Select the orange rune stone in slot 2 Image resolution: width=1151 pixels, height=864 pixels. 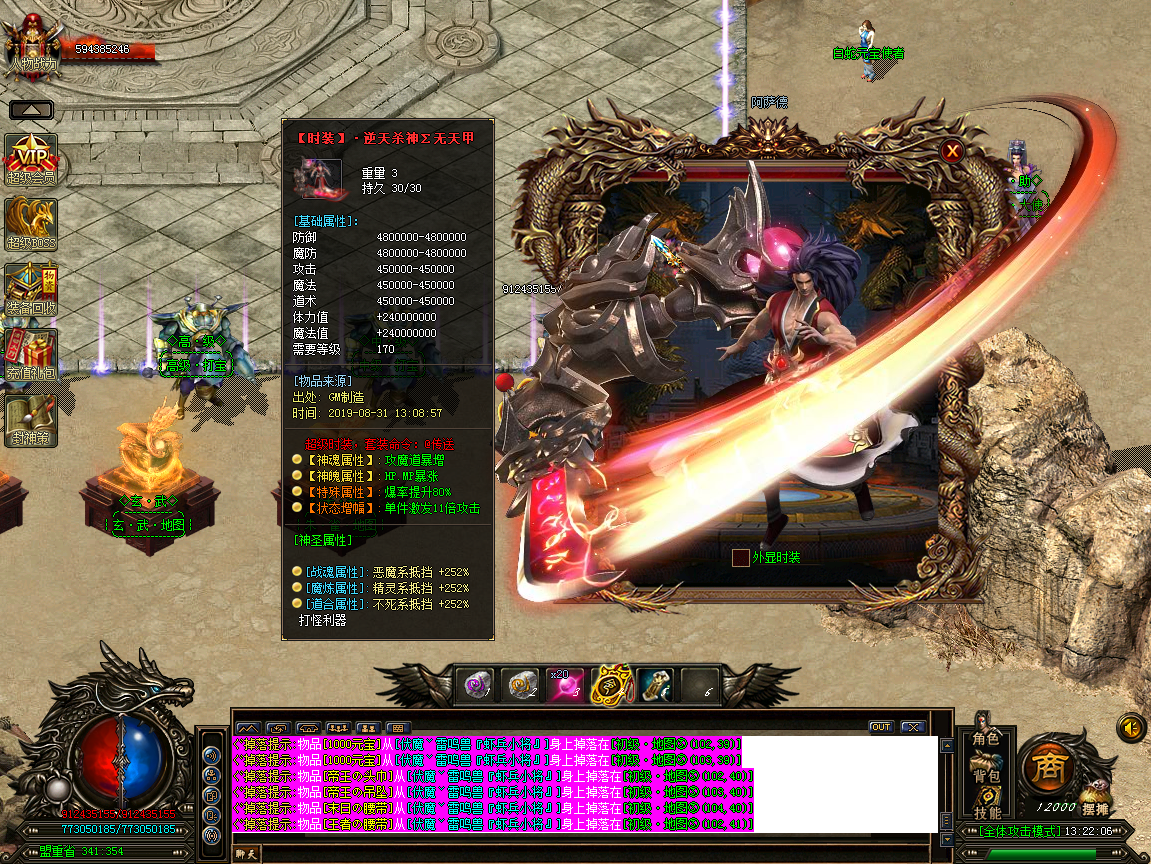tap(521, 684)
